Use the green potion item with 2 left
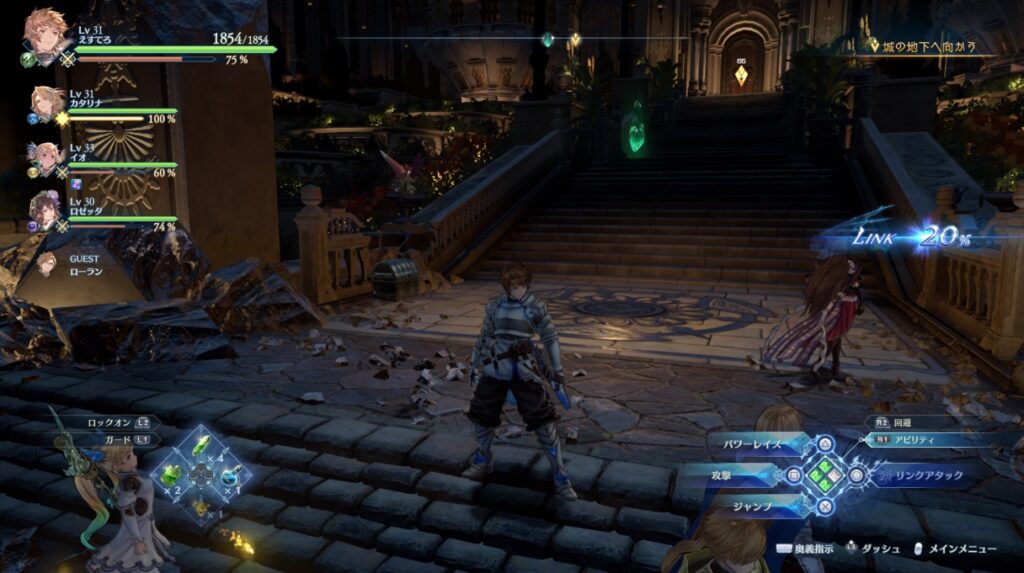 171,475
